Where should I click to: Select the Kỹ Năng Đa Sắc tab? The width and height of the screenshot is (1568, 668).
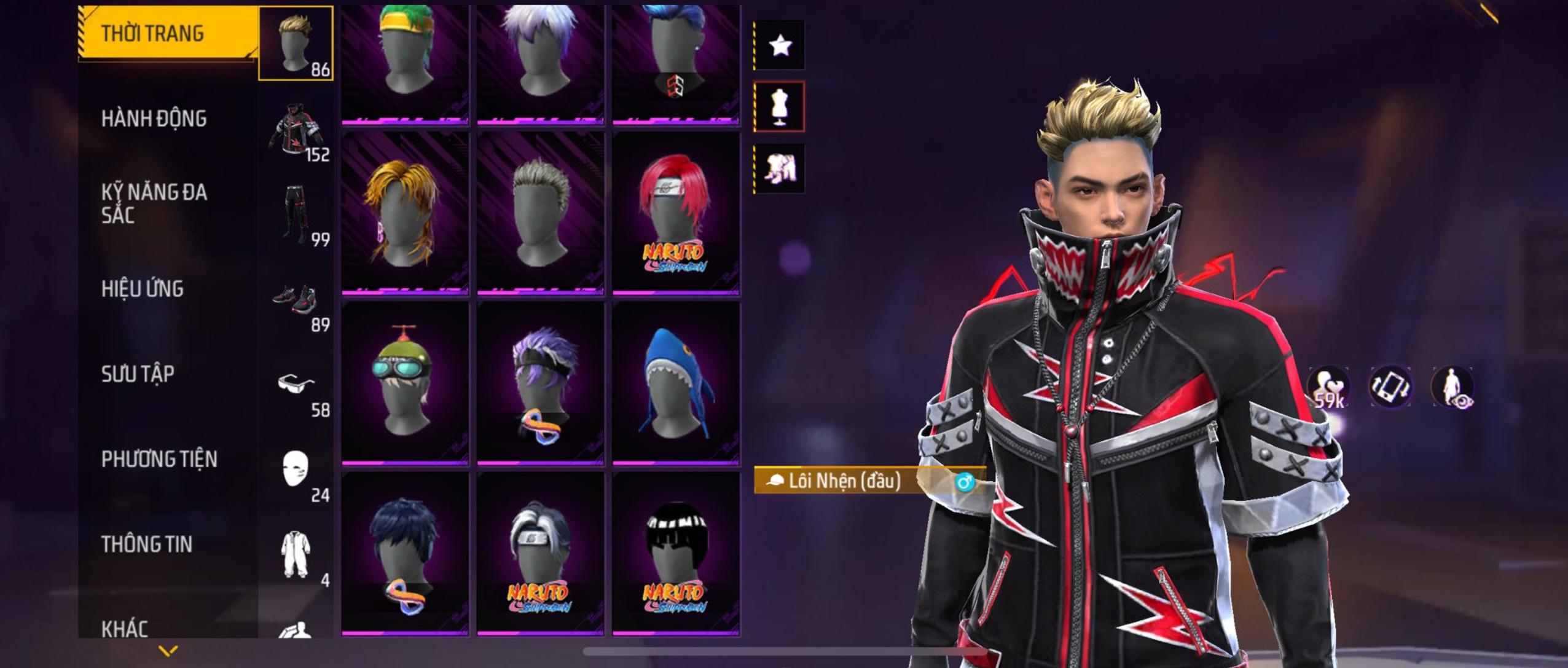154,203
